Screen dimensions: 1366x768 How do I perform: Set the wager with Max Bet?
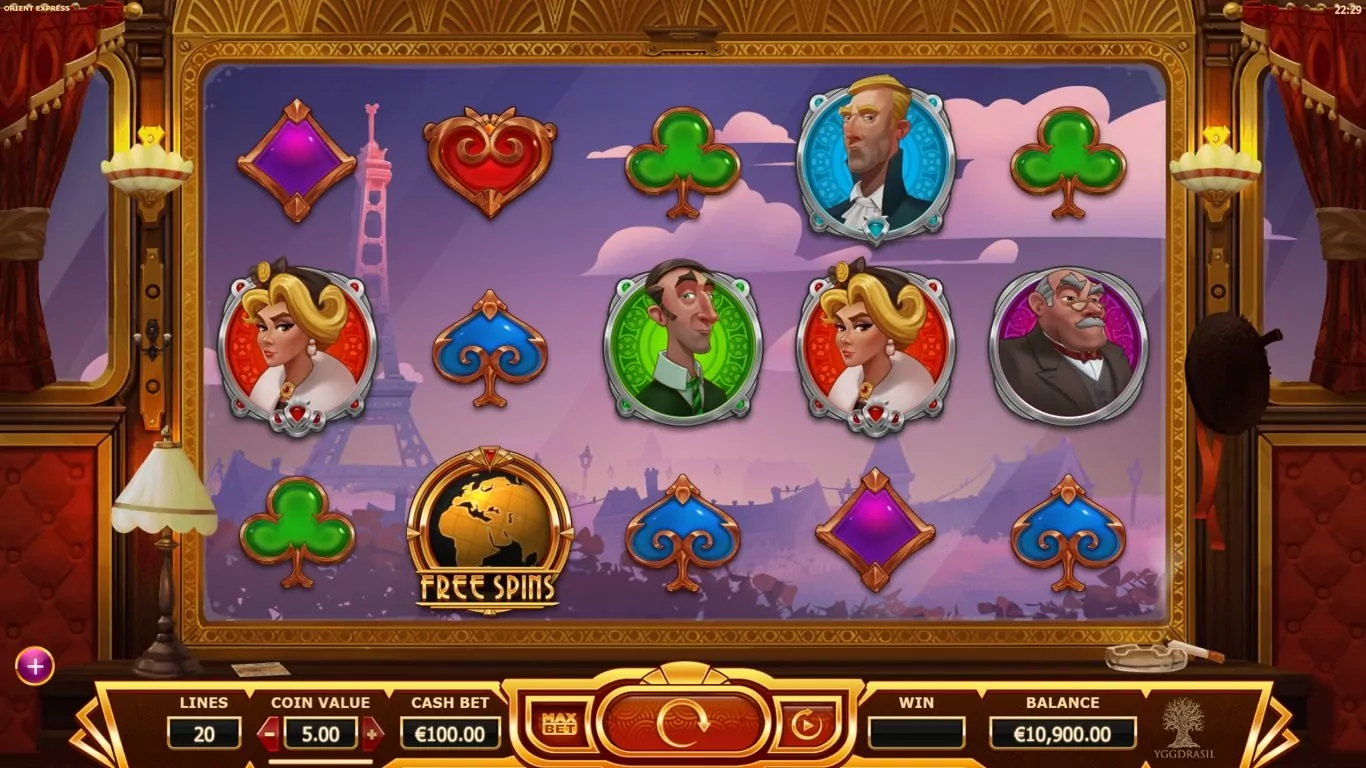click(560, 724)
